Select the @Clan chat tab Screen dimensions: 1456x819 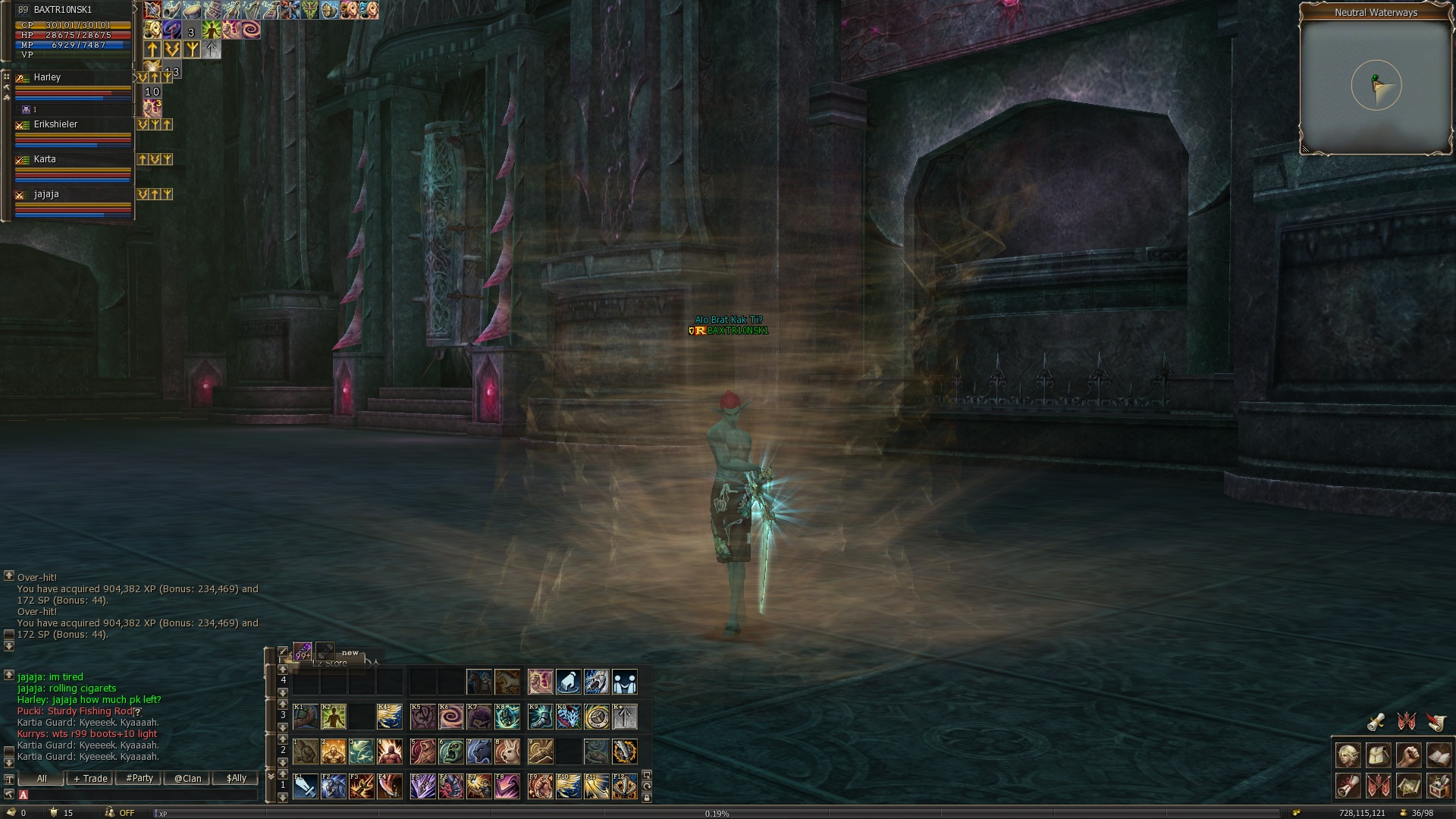coord(187,779)
